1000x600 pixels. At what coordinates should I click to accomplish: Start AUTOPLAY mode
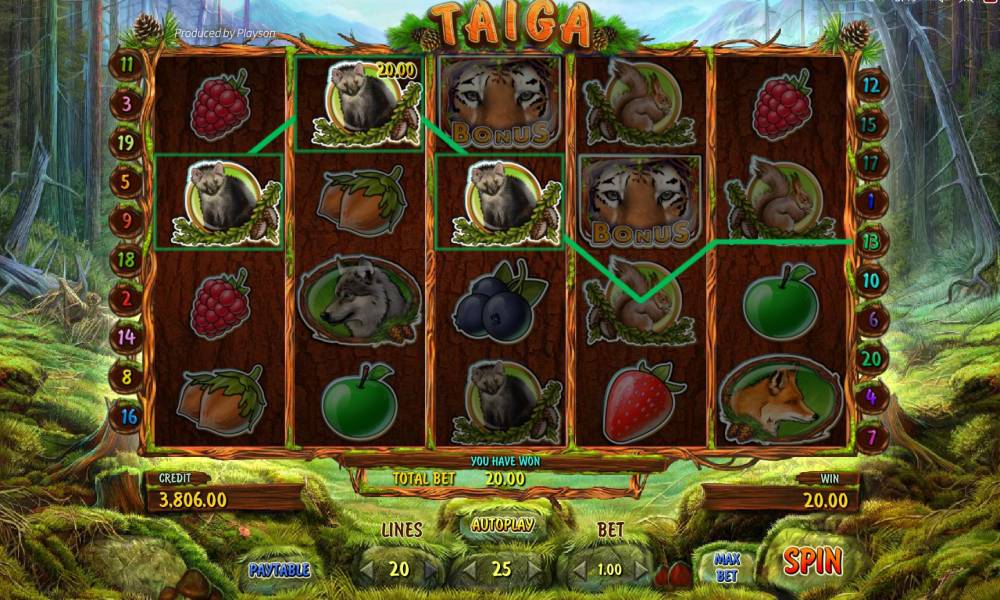pos(502,524)
